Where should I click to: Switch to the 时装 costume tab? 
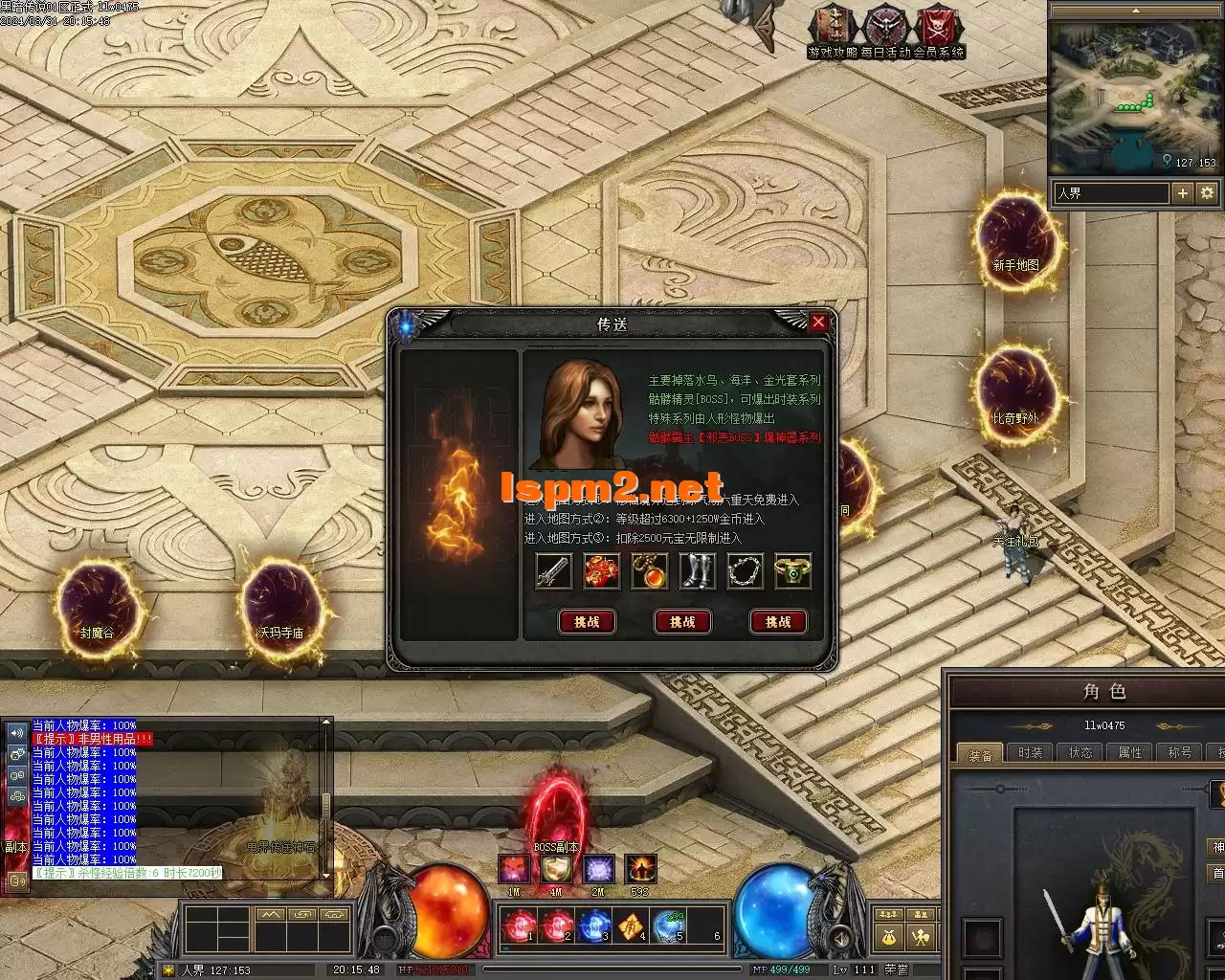(x=1031, y=753)
